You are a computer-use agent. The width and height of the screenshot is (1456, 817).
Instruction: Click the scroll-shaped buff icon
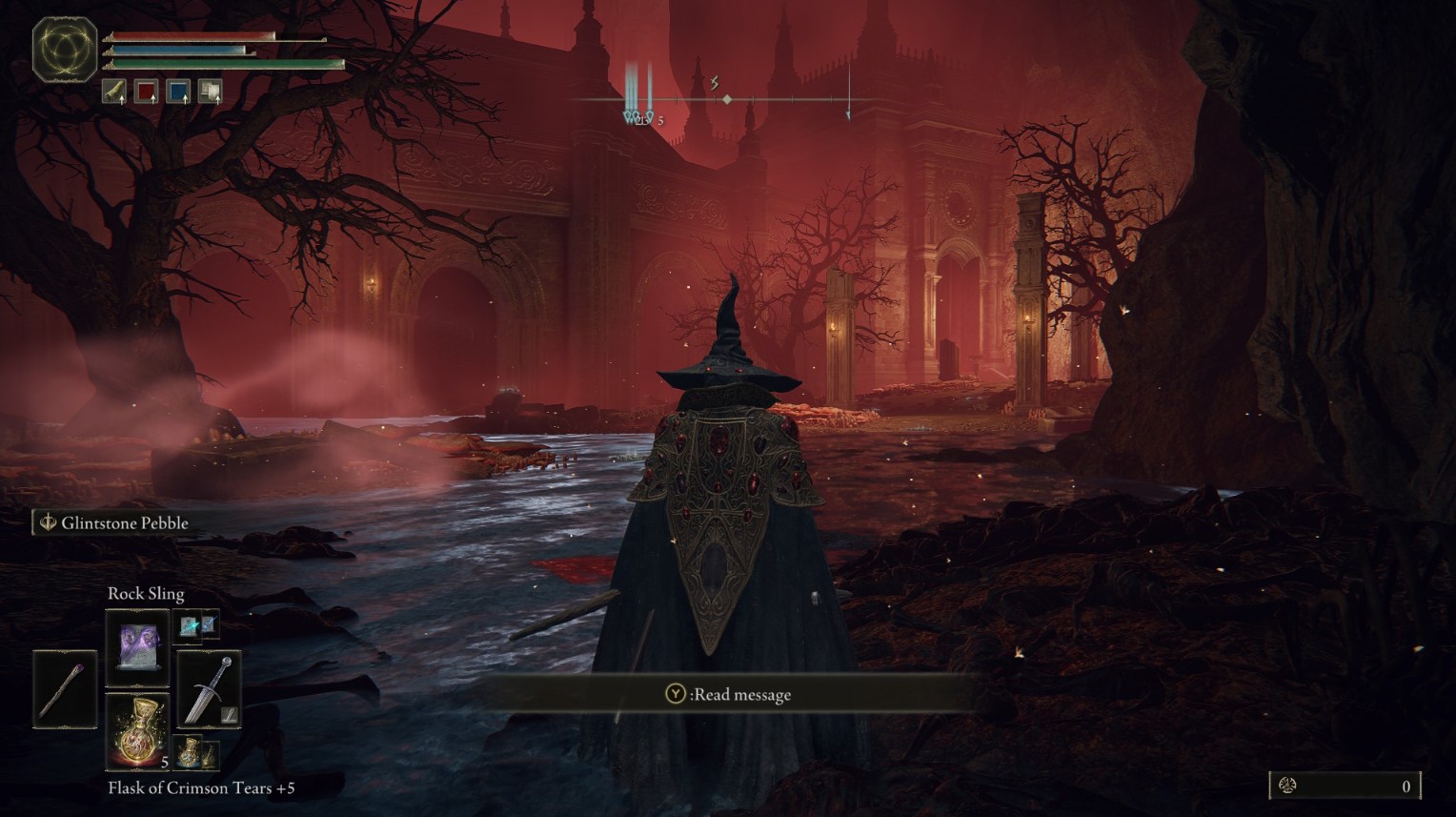[x=114, y=91]
